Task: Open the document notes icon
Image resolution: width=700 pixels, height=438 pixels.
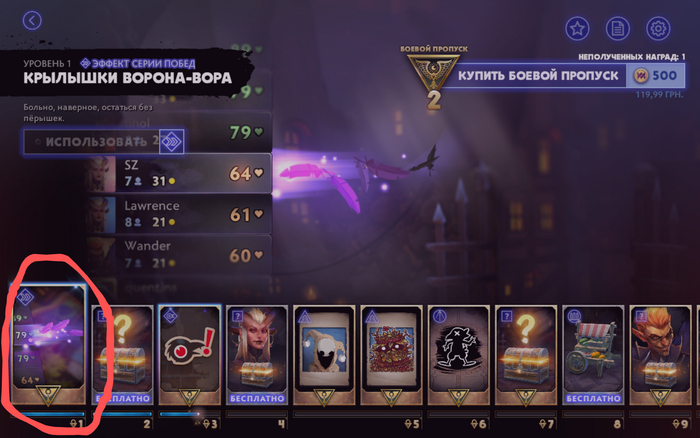Action: [618, 28]
